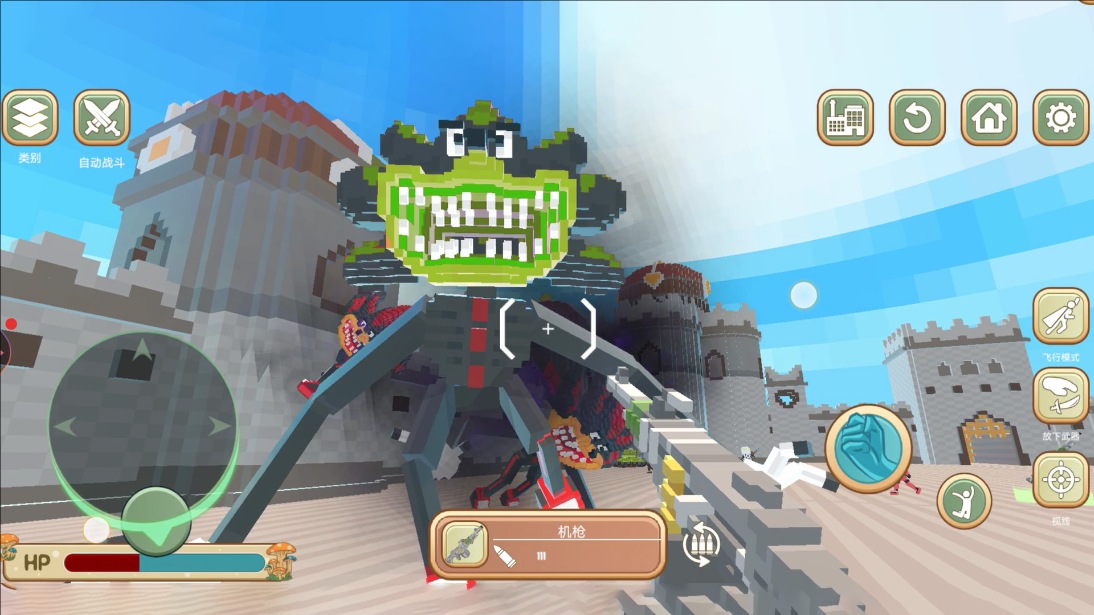Toggle 自动战斗 auto battle crossed swords

tap(102, 118)
